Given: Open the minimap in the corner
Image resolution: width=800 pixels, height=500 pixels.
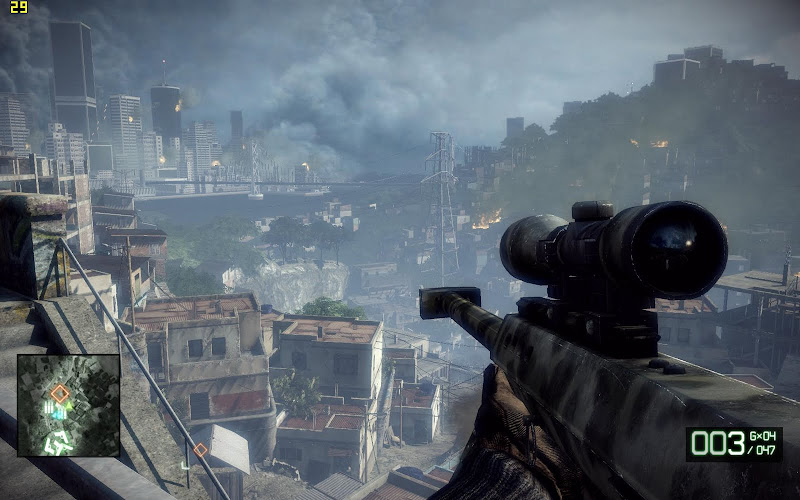Looking at the screenshot, I should tap(68, 405).
